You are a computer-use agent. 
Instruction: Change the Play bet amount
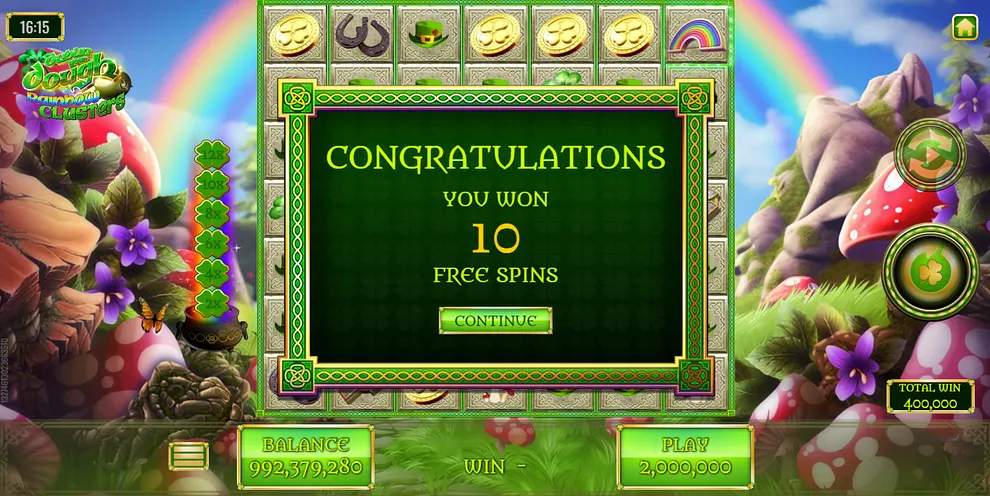(x=685, y=456)
